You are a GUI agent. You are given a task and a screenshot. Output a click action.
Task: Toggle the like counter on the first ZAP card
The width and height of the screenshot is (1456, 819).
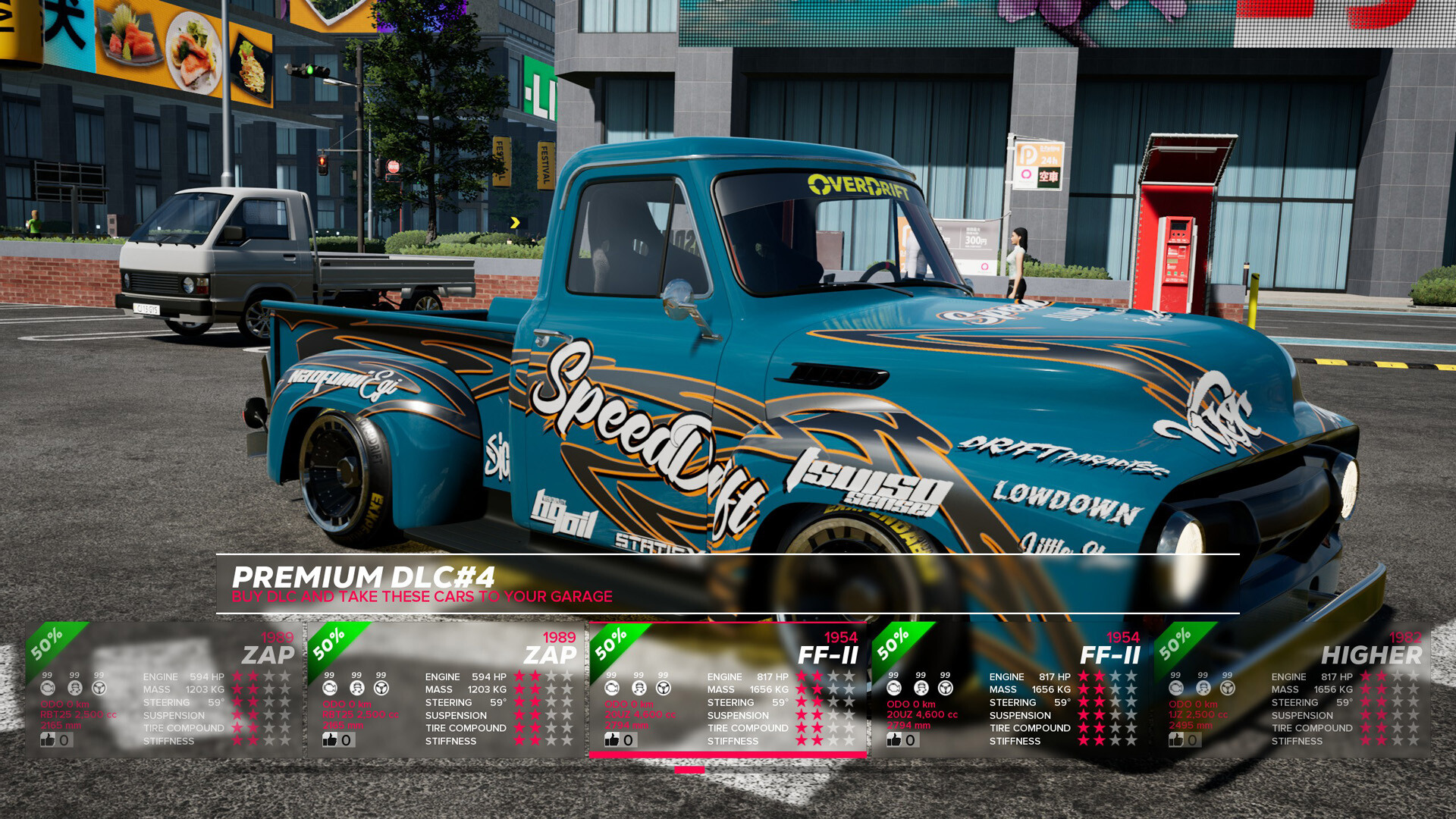(x=53, y=739)
